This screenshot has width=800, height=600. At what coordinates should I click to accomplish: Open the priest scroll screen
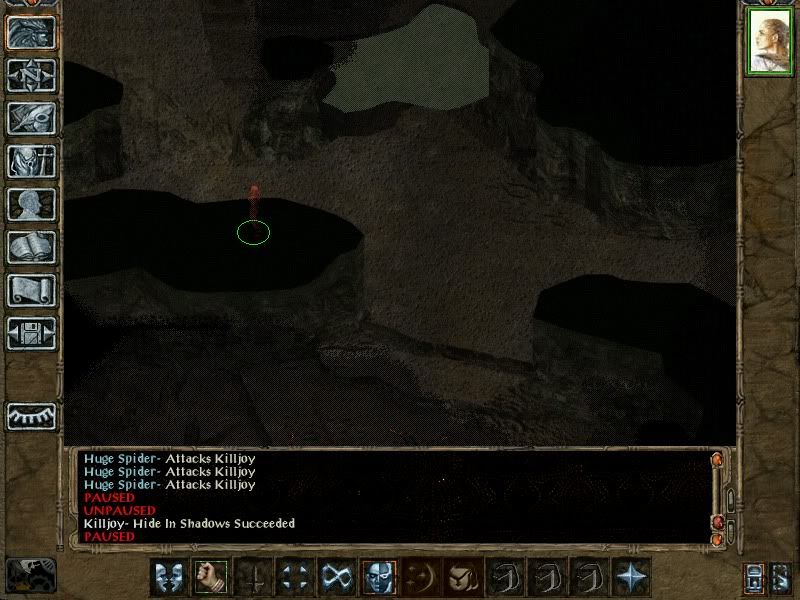coord(31,290)
